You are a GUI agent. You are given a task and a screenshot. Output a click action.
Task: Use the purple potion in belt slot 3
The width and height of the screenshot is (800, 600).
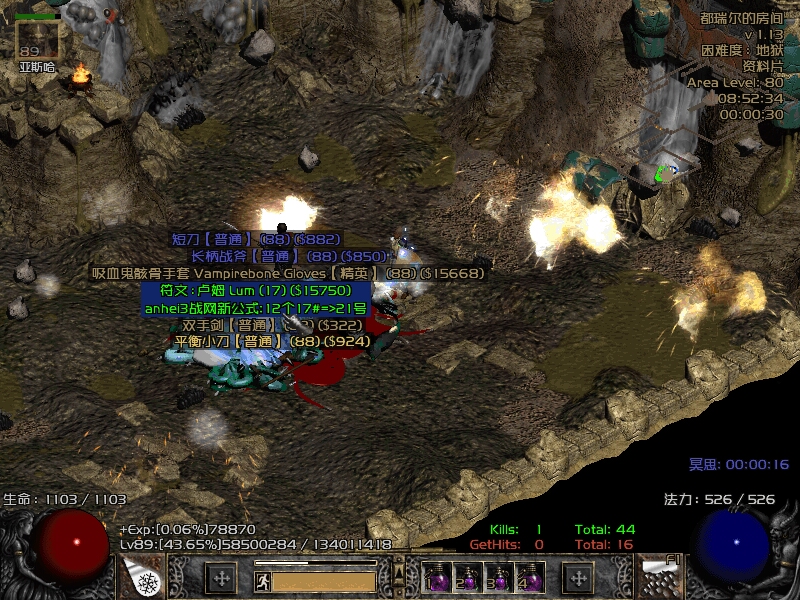click(x=498, y=578)
